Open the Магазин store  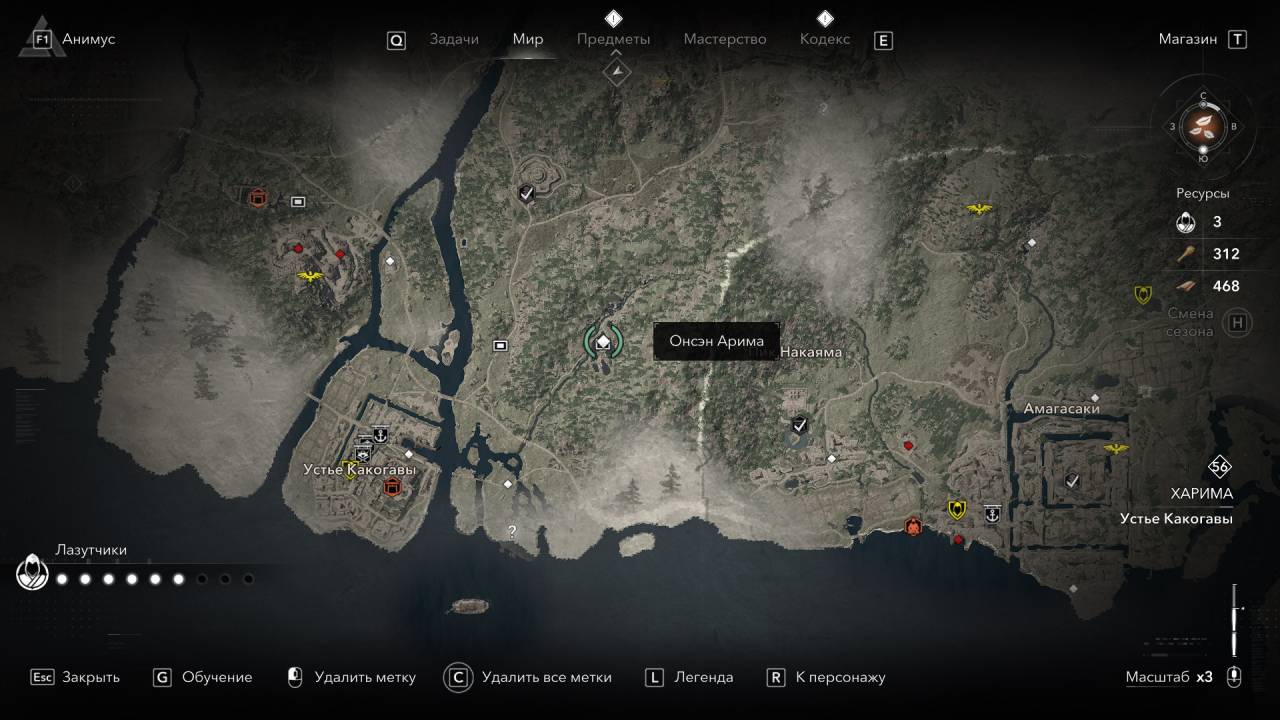coord(1188,39)
